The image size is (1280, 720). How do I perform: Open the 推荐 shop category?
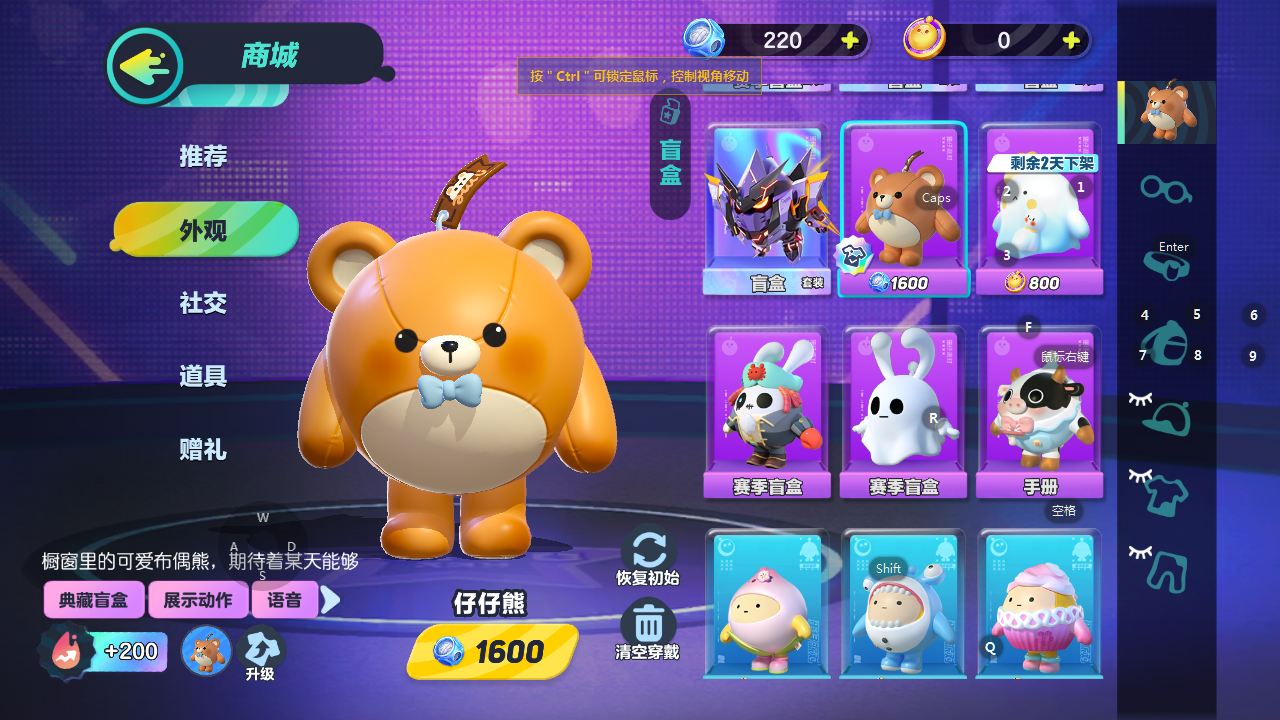tap(204, 156)
